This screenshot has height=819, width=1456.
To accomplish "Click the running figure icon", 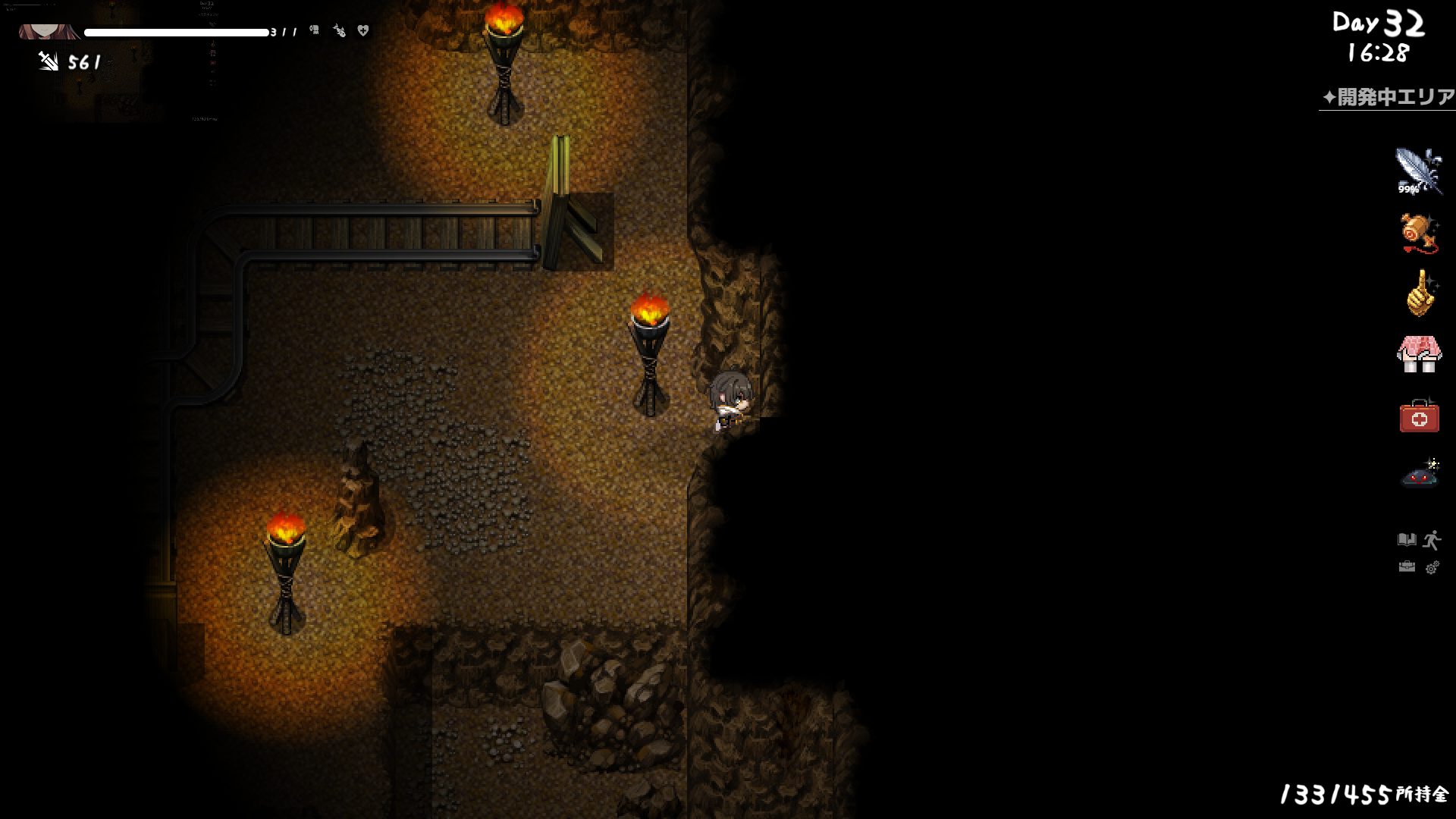I will point(1432,540).
